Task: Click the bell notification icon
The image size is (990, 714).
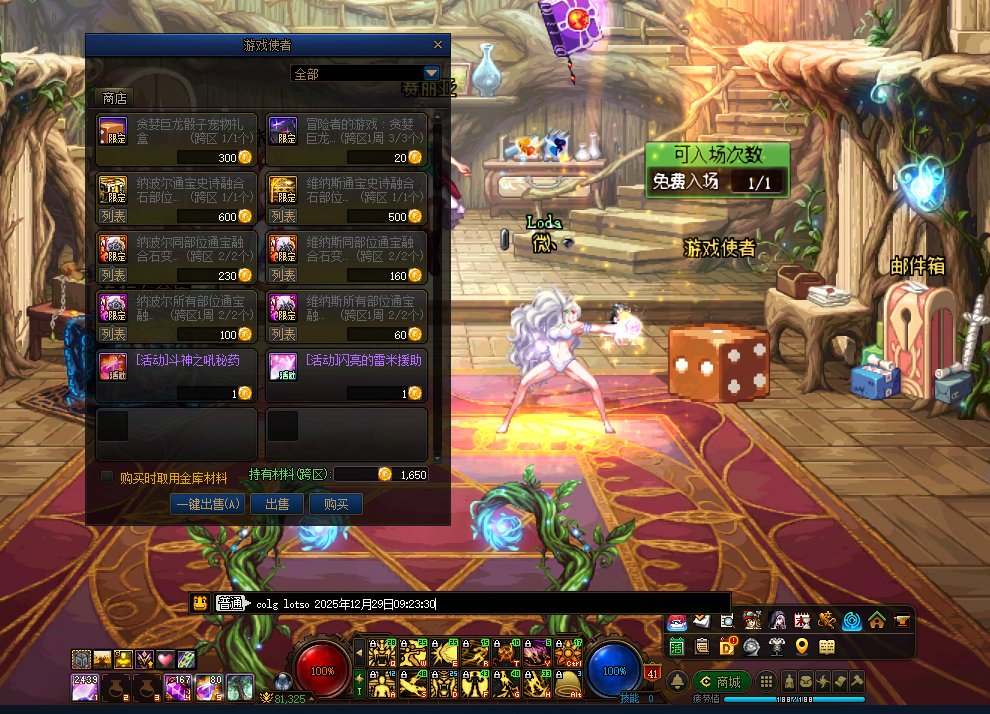Action: point(676,682)
